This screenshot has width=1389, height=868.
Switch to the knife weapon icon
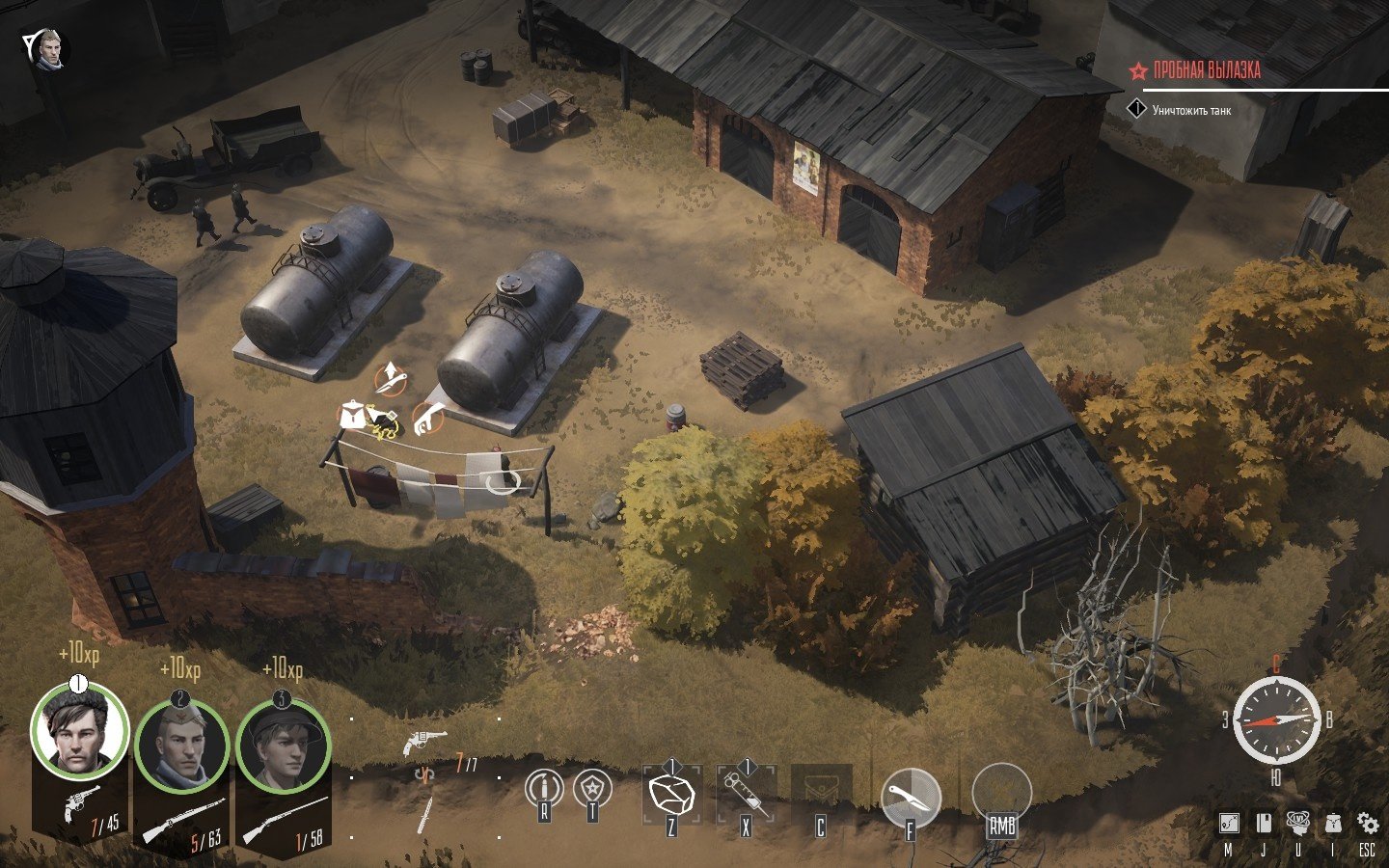click(x=424, y=815)
